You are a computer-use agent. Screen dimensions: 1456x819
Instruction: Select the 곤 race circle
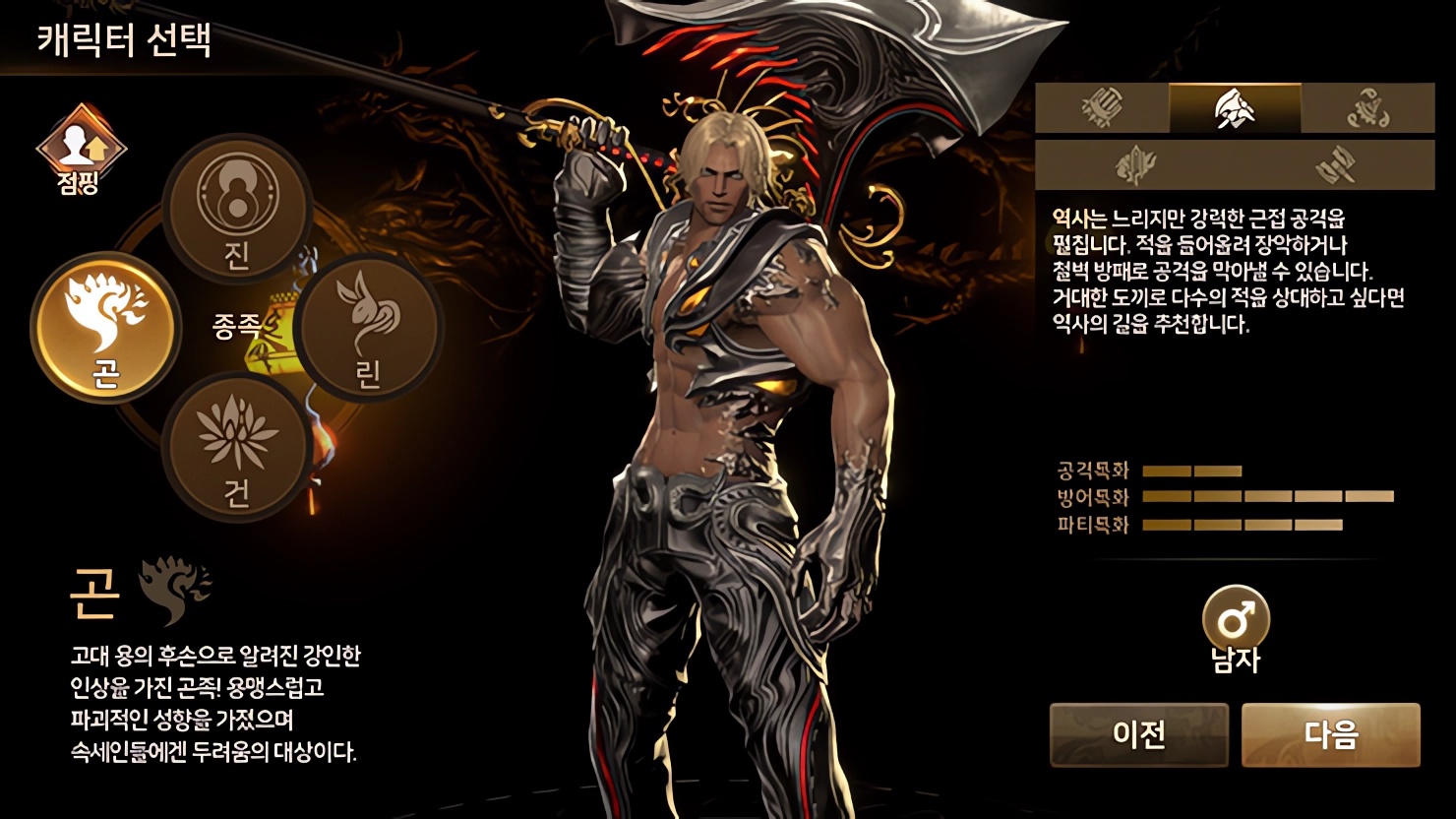(x=105, y=327)
